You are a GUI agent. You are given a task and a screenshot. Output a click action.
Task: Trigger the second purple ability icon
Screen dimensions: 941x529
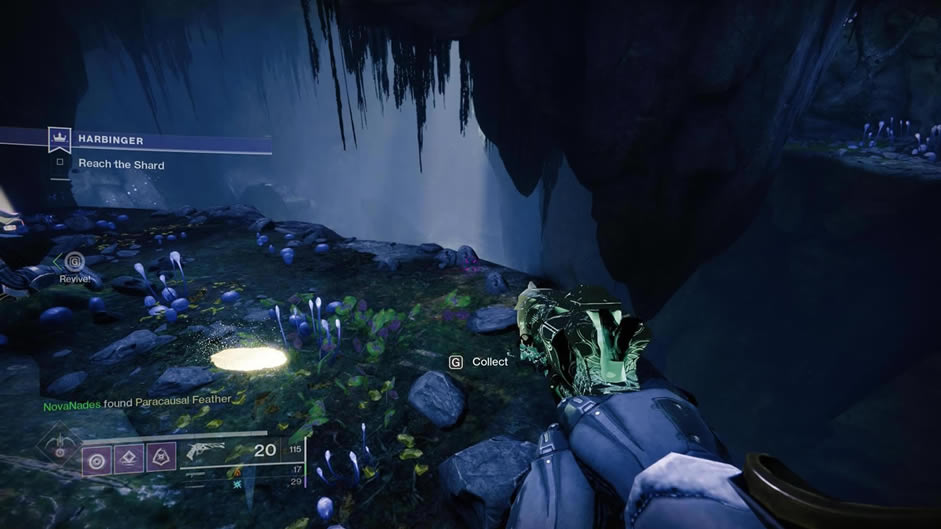(130, 457)
